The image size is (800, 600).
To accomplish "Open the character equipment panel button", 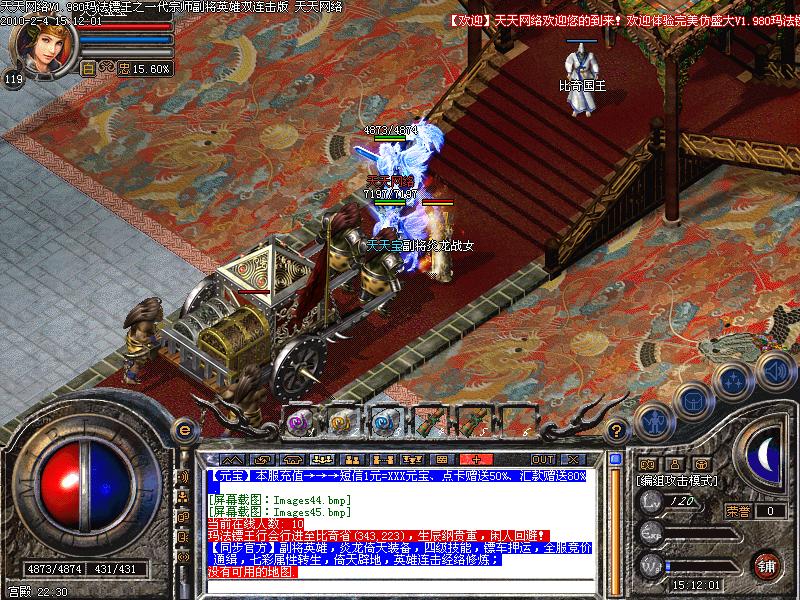I will (x=654, y=423).
